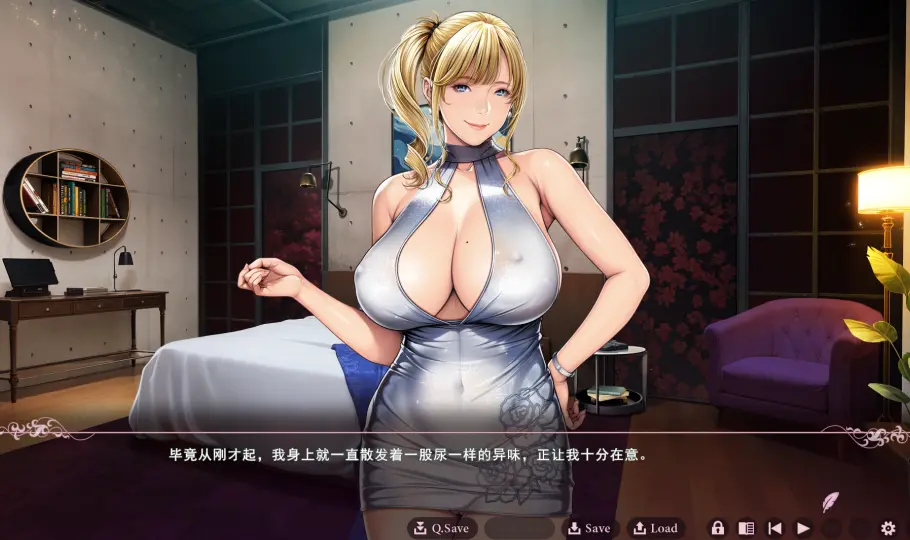The height and width of the screenshot is (540, 910).
Task: Jump back with the skip-to-previous button
Action: click(775, 528)
